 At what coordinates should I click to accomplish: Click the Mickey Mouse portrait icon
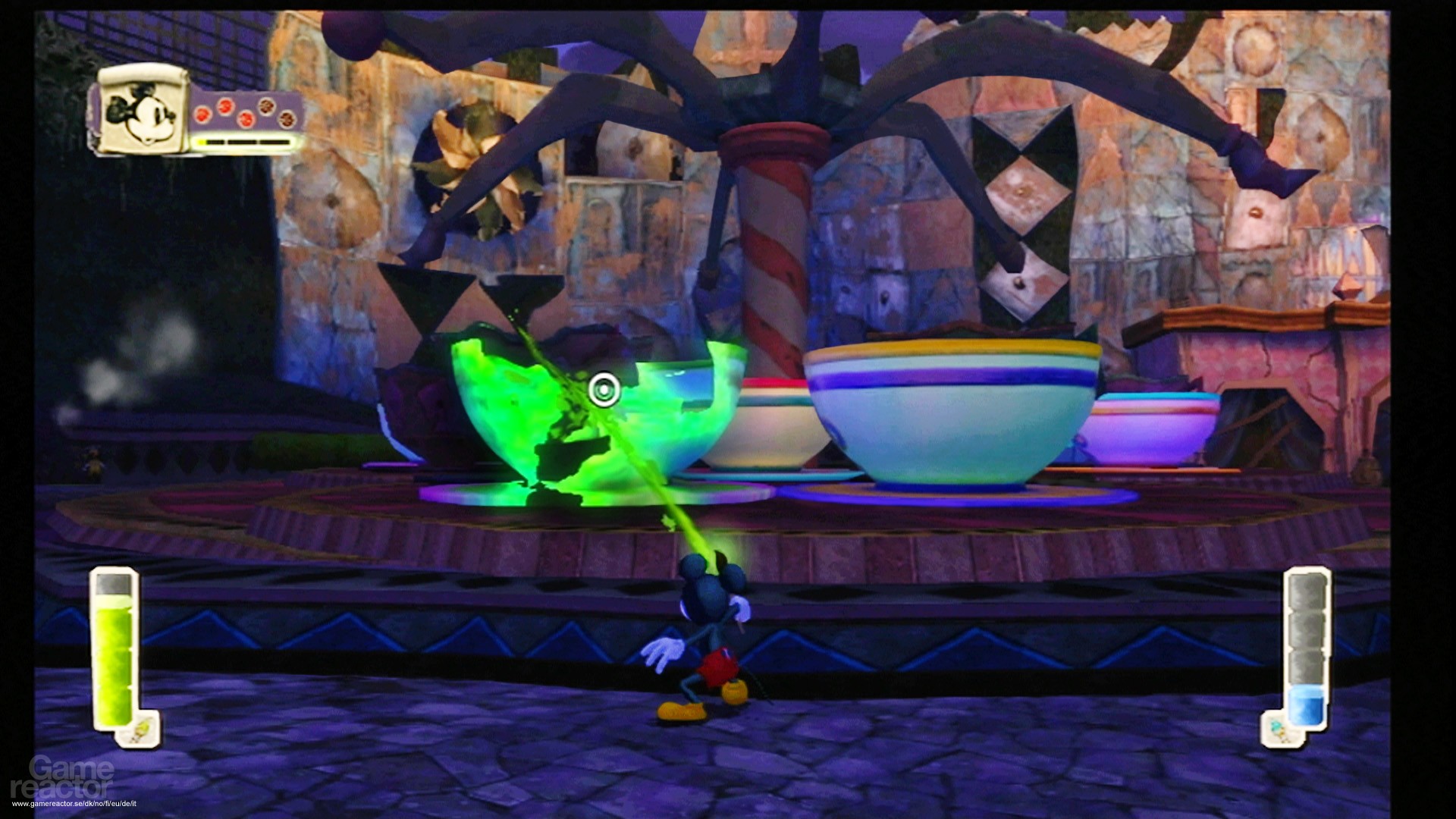pyautogui.click(x=142, y=115)
